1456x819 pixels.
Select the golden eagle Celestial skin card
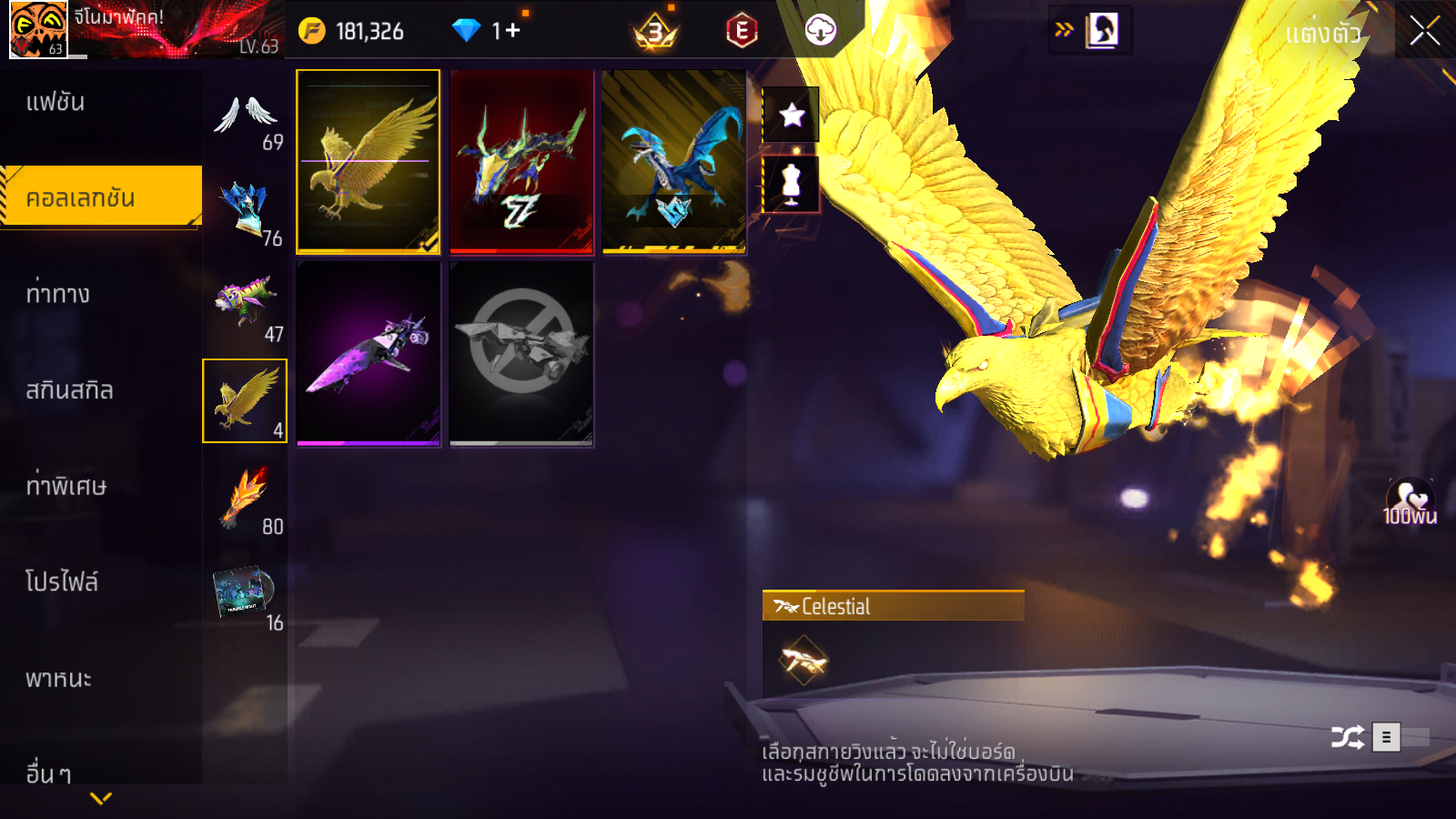pos(368,161)
